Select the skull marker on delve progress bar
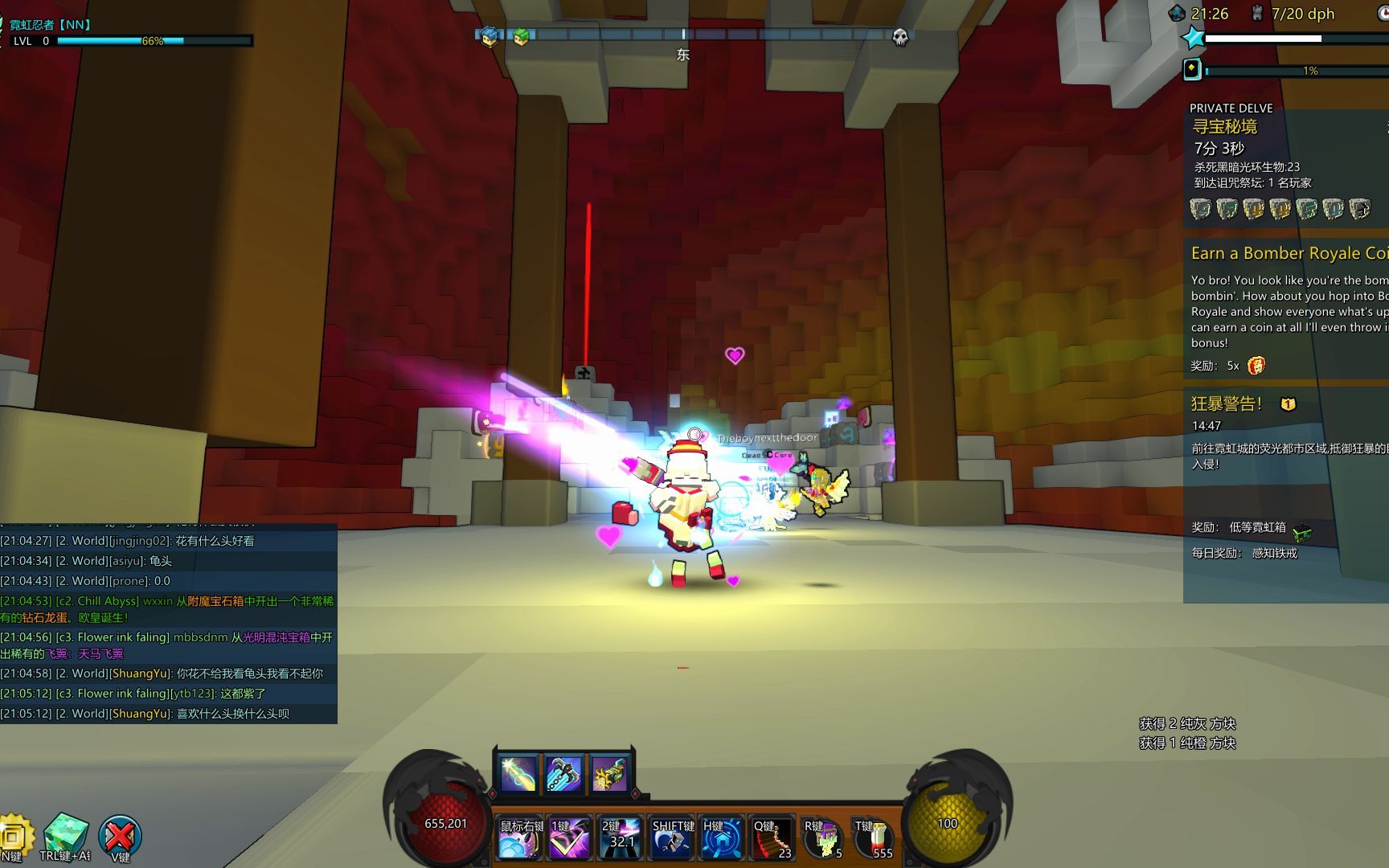Image resolution: width=1389 pixels, height=868 pixels. pyautogui.click(x=900, y=37)
